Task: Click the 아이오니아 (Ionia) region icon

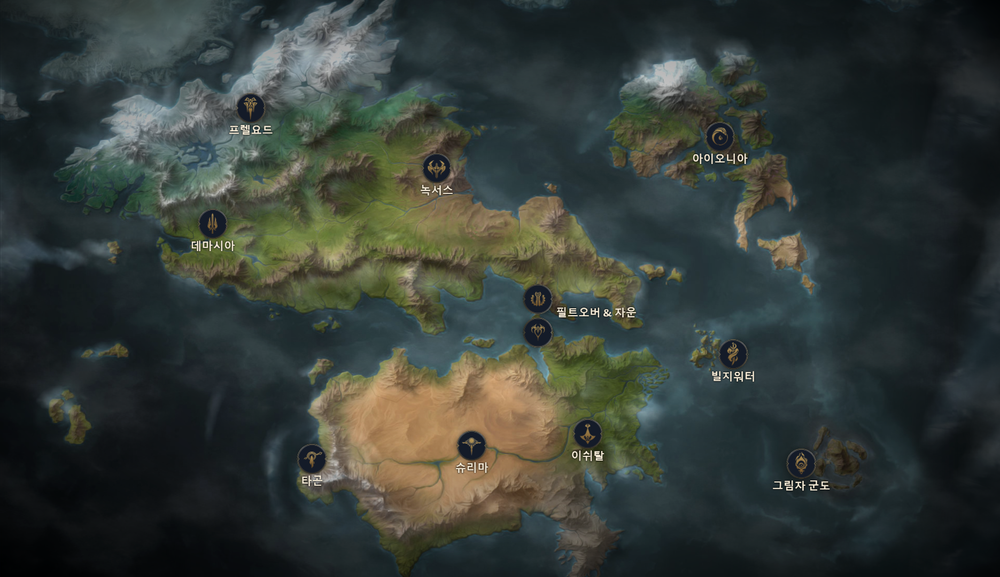Action: point(719,137)
